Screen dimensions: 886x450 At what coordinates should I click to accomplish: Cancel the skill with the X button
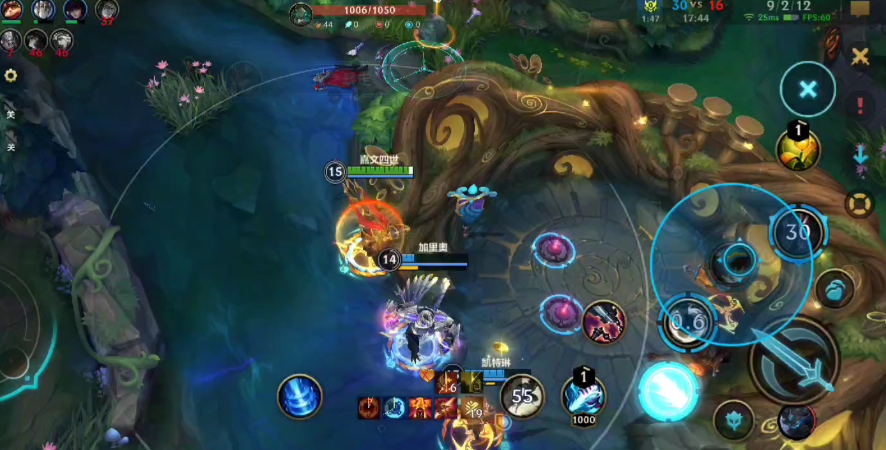[x=807, y=89]
